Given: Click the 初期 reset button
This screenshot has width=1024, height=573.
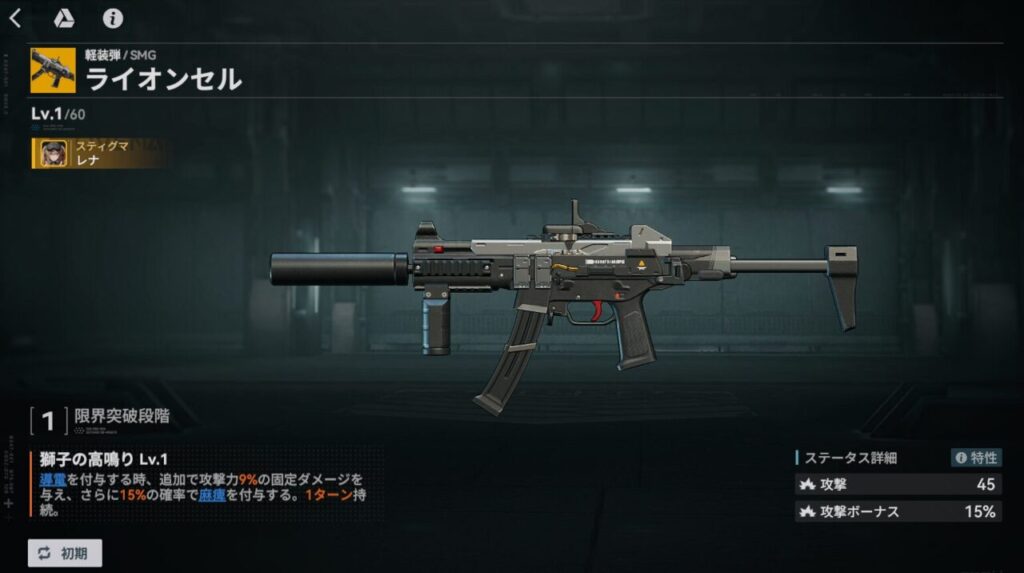Looking at the screenshot, I should 65,553.
